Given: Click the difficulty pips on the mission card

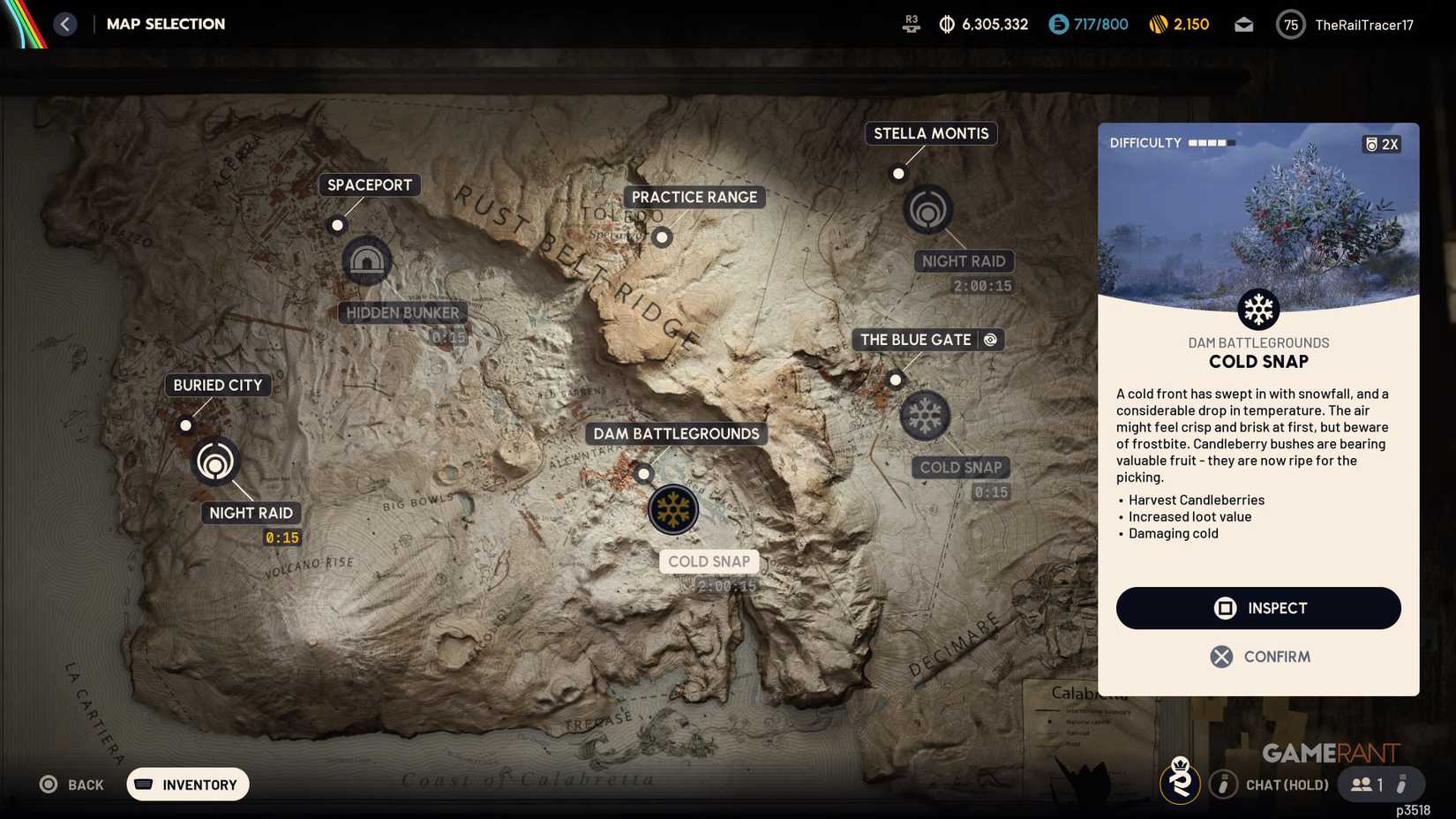Looking at the screenshot, I should 1212,141.
